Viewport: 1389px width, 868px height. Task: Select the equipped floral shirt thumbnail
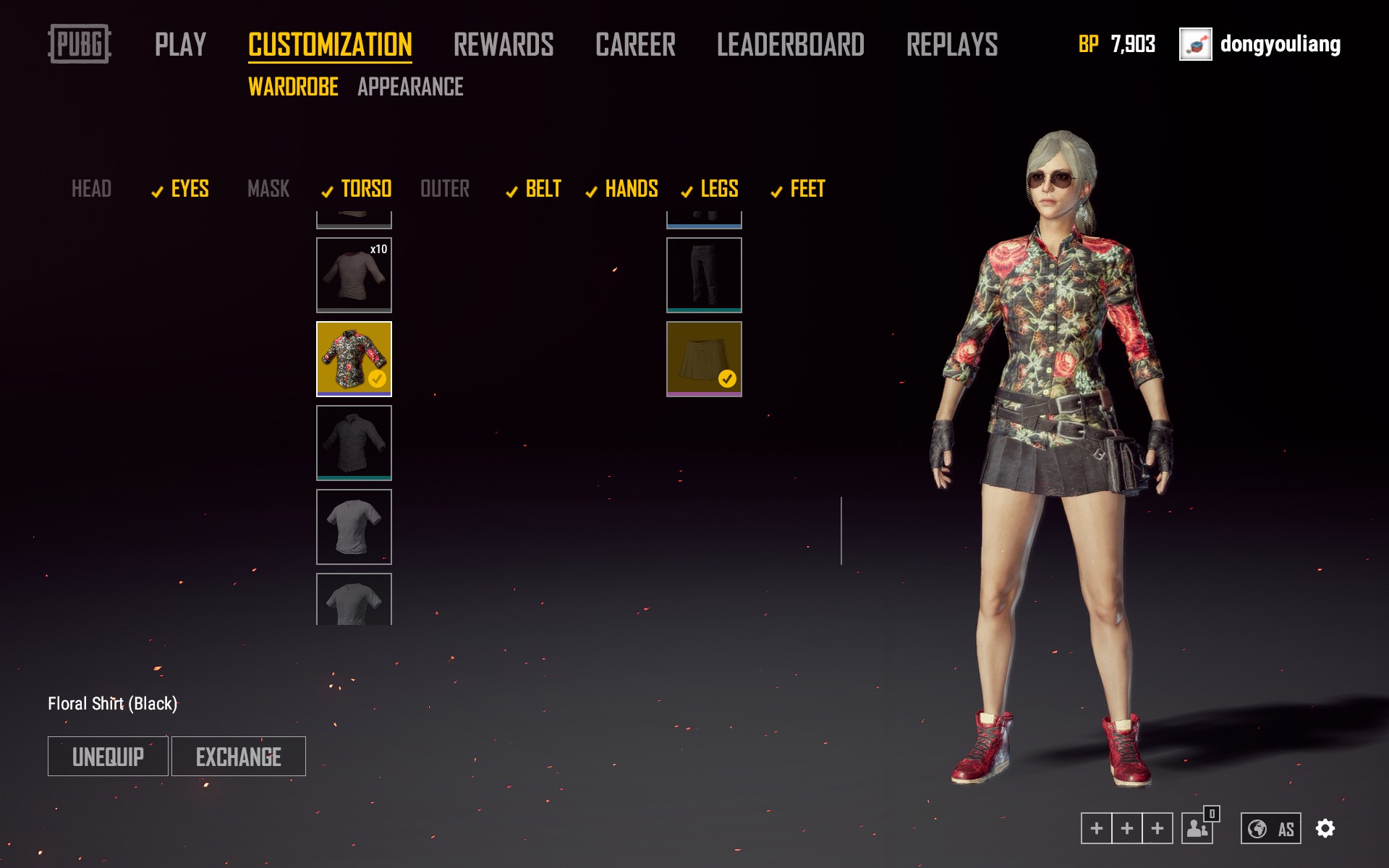pos(354,359)
